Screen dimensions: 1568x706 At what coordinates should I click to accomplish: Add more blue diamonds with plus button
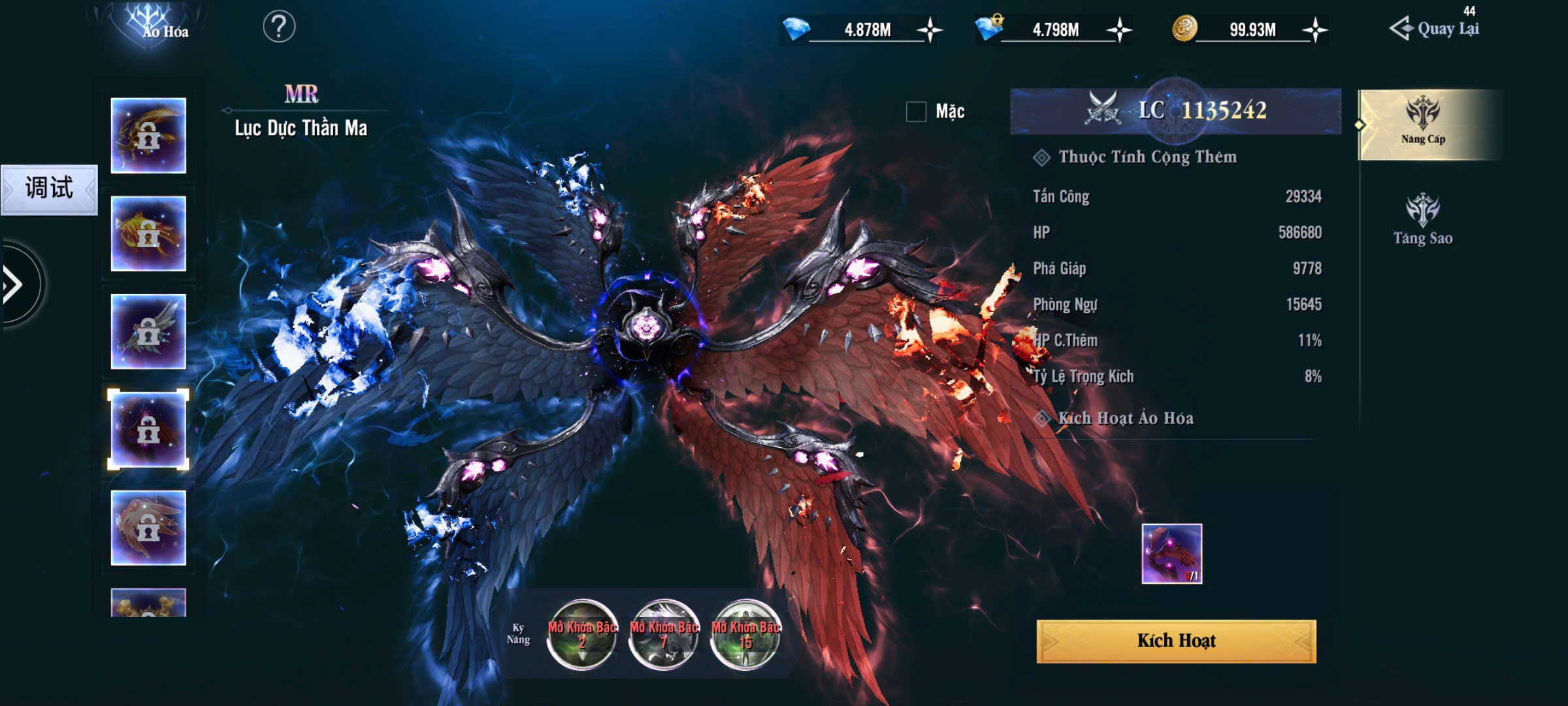point(929,30)
